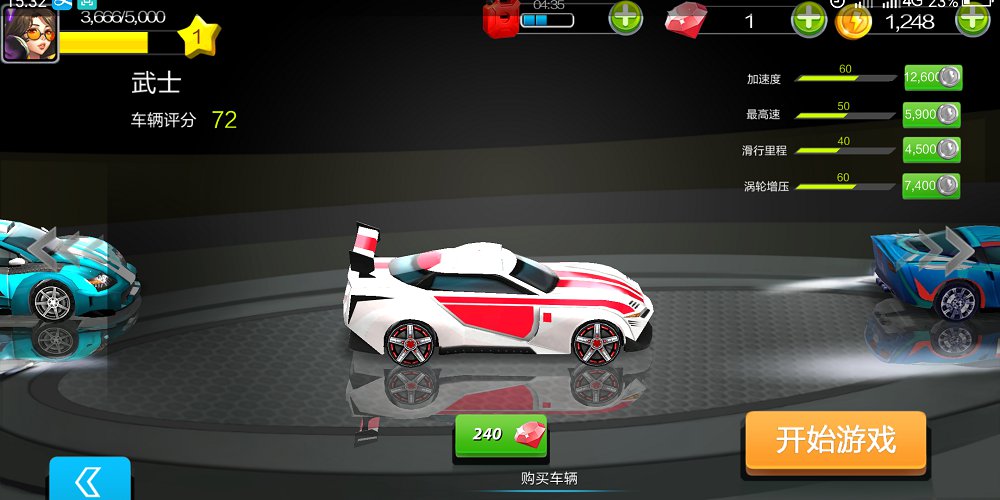
Task: Add more gold coins with plus button
Action: click(973, 19)
